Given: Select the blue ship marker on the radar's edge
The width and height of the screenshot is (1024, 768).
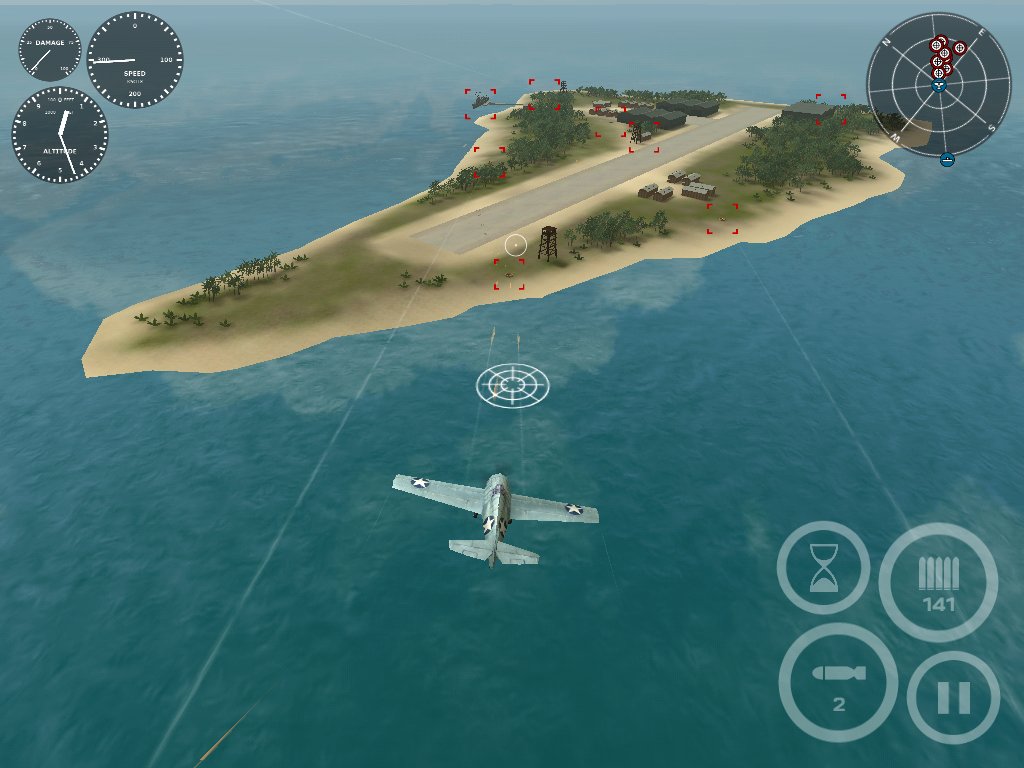Looking at the screenshot, I should (947, 159).
